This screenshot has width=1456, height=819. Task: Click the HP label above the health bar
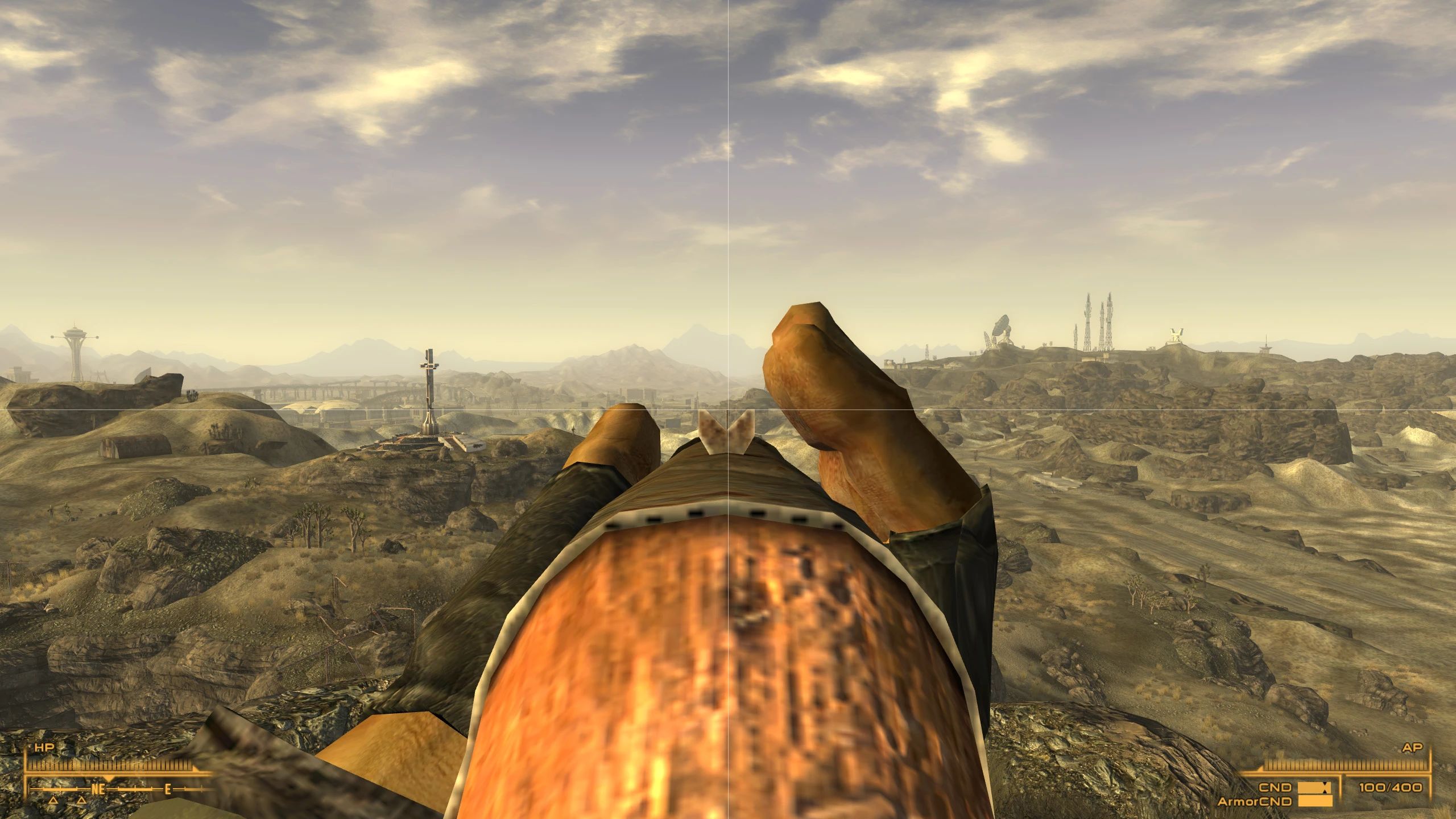coord(45,746)
